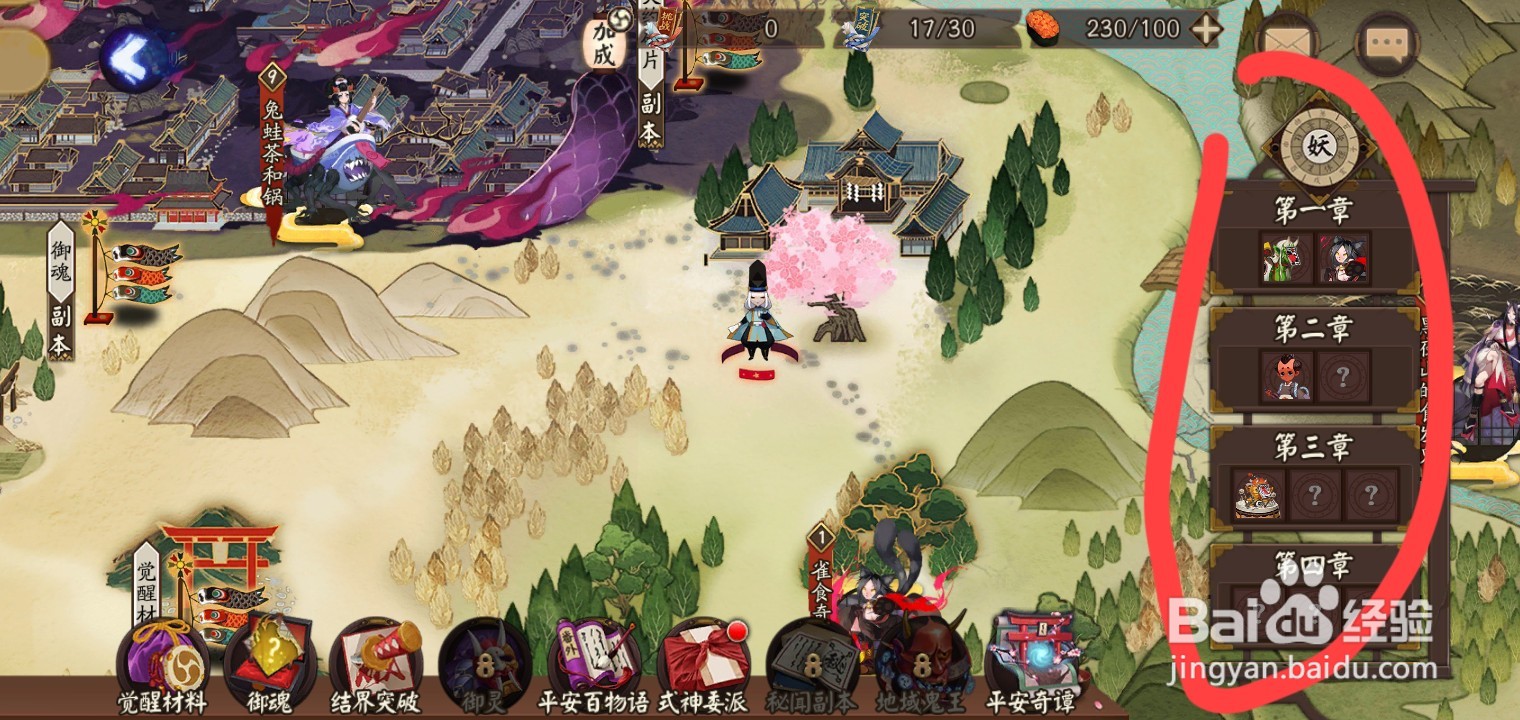Open the mail envelope icon
The image size is (1520, 720).
click(x=1287, y=45)
